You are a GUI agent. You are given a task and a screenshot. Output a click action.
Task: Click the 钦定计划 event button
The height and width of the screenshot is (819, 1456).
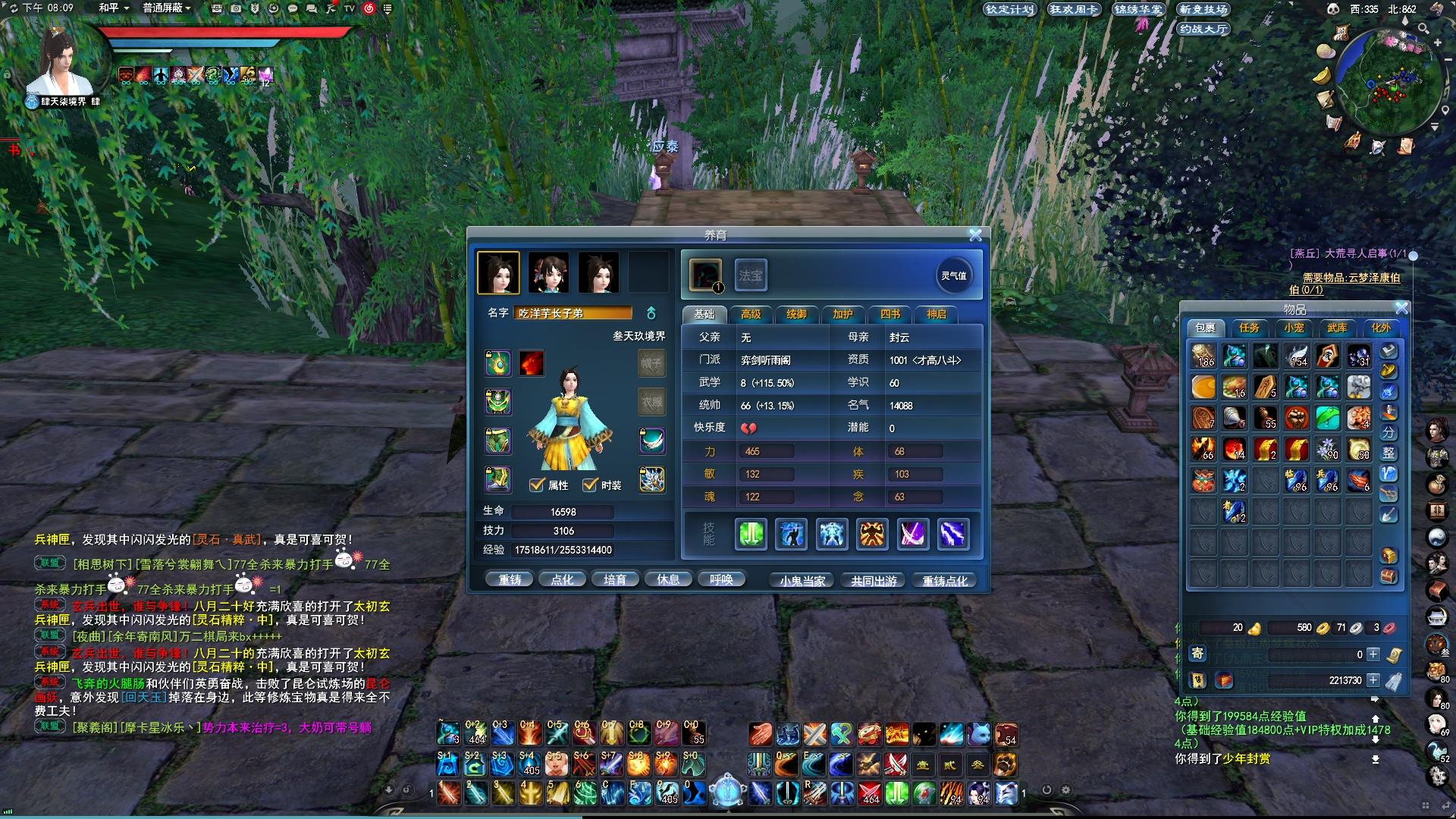coord(1009,9)
